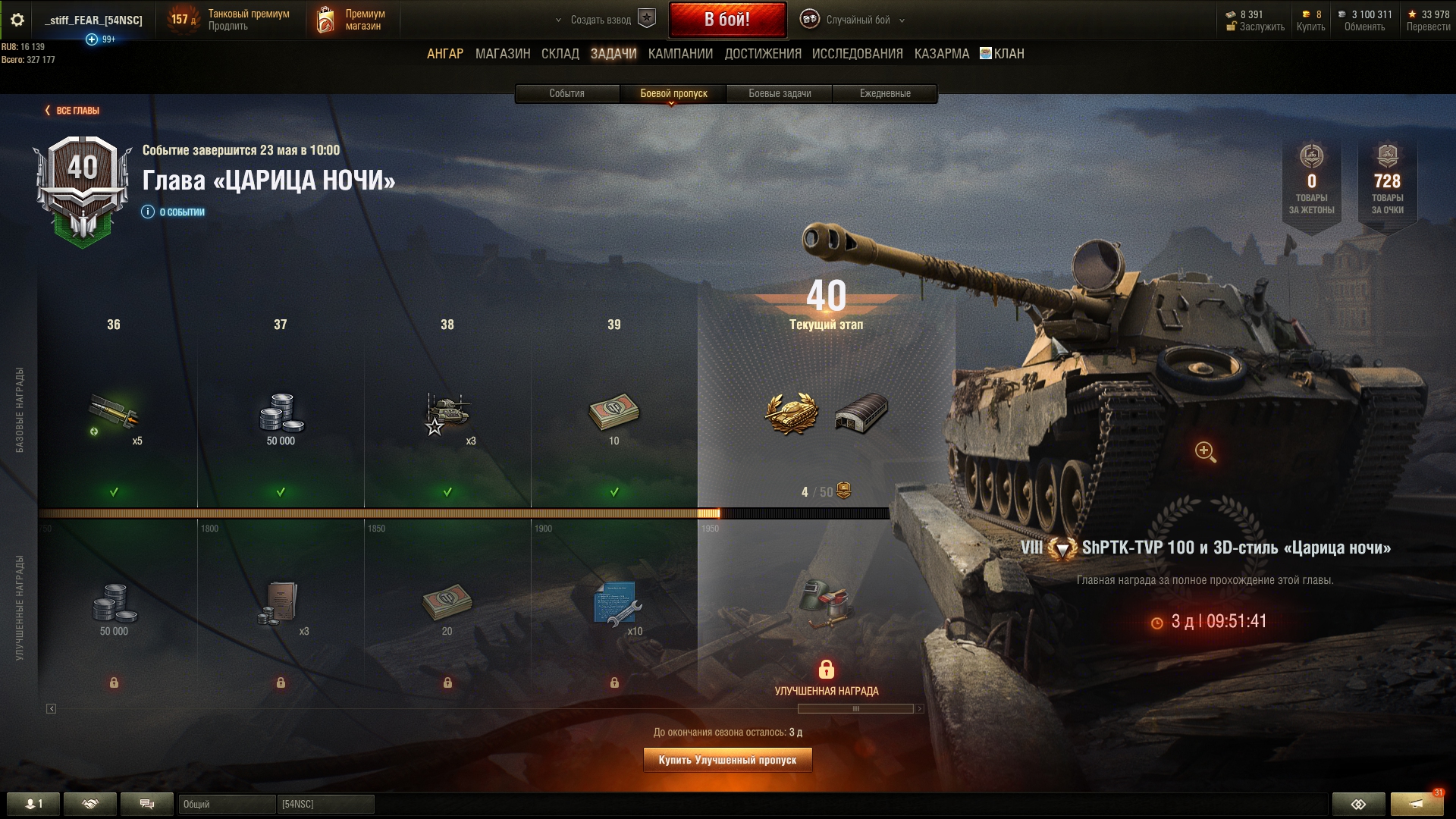Start battle with the red В бой! button

[726, 20]
